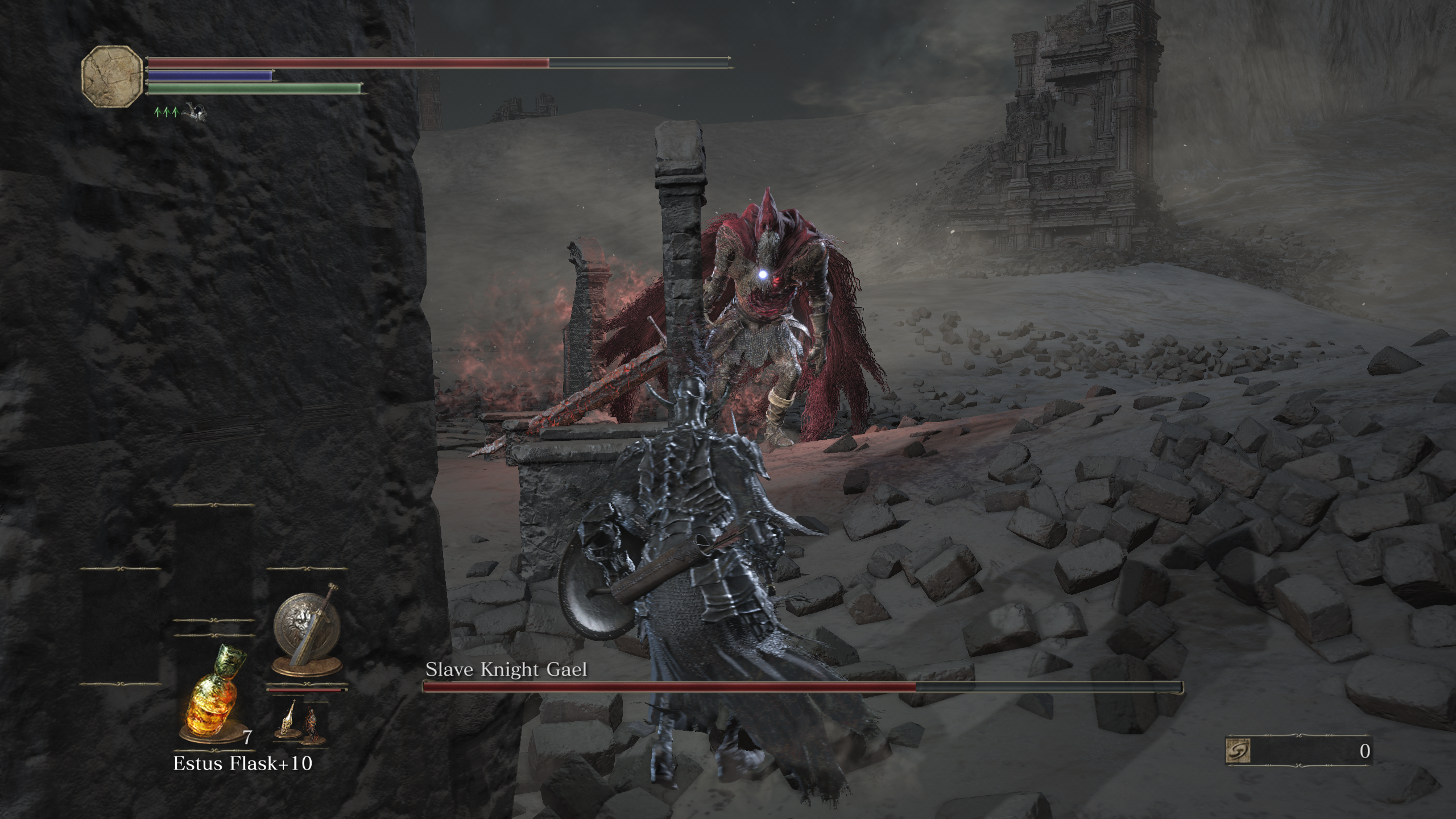Select the Estus Flask icon in the quick-item slot
Viewport: 1456px width, 819px height.
[x=212, y=700]
